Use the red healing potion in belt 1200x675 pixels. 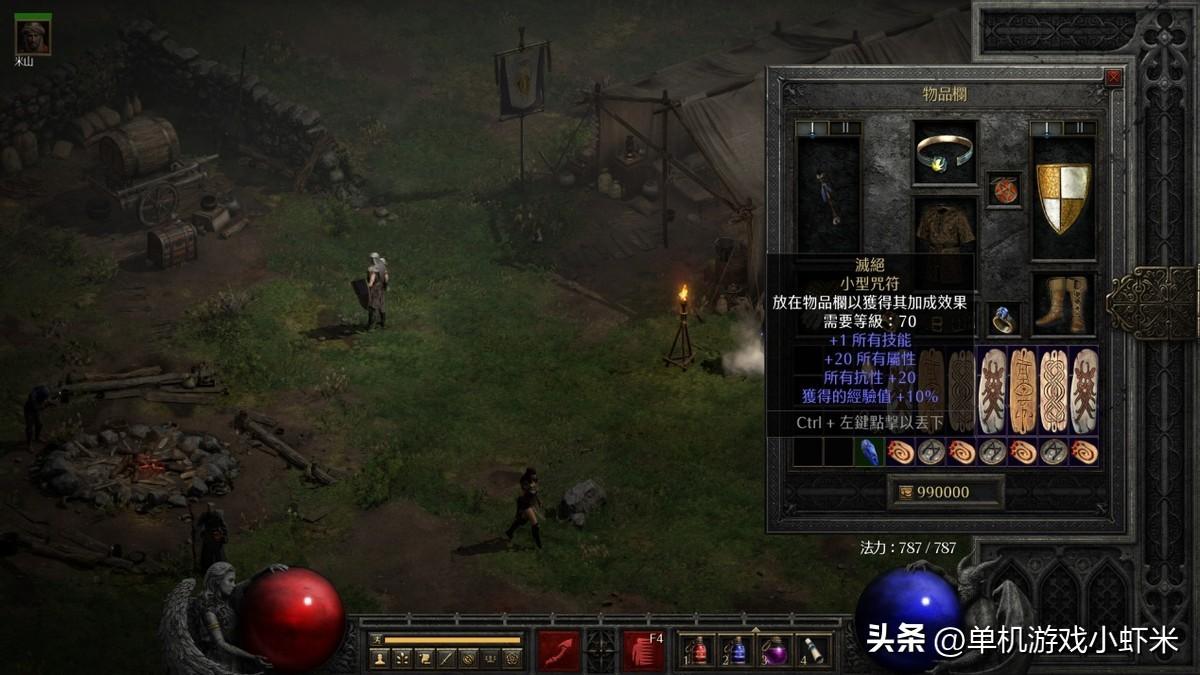699,650
